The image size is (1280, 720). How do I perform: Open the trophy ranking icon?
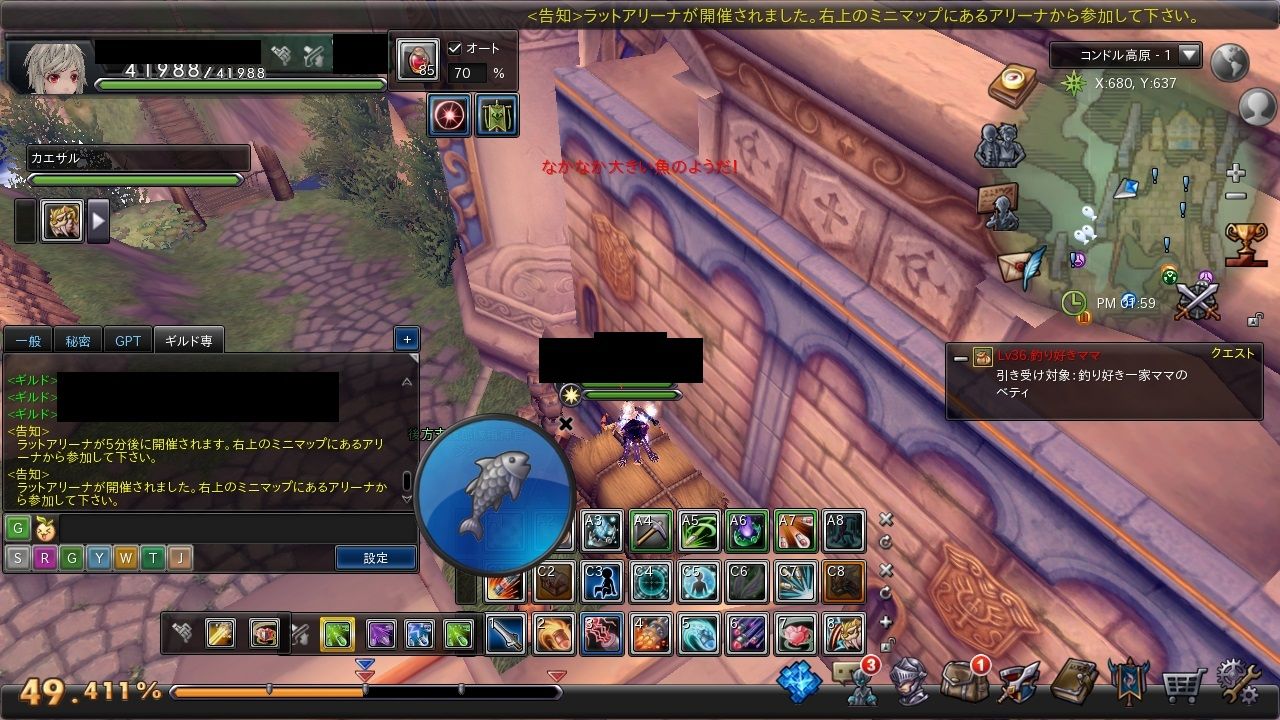click(x=1246, y=243)
